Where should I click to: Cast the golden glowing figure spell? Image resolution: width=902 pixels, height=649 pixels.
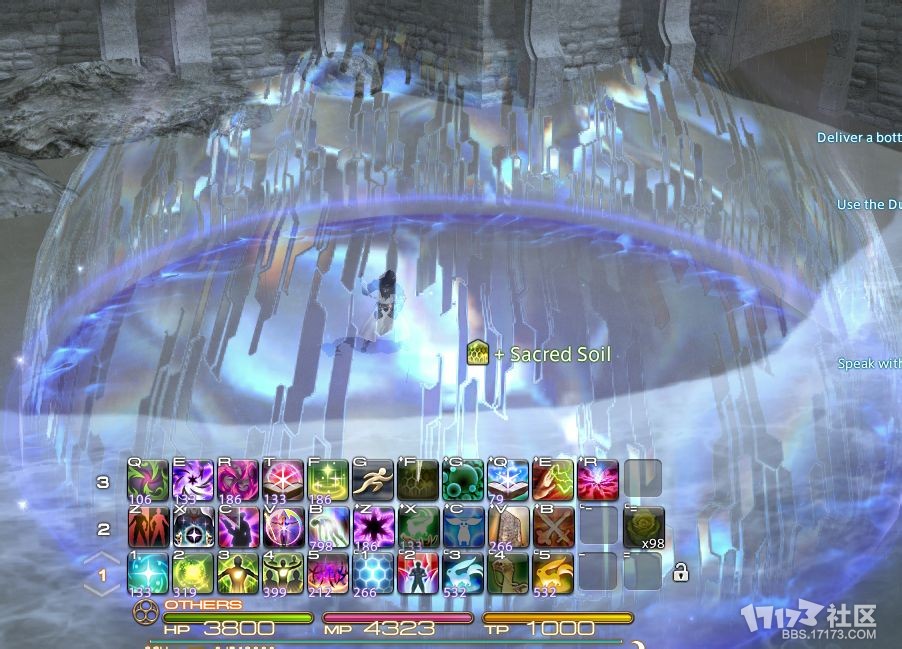[237, 572]
